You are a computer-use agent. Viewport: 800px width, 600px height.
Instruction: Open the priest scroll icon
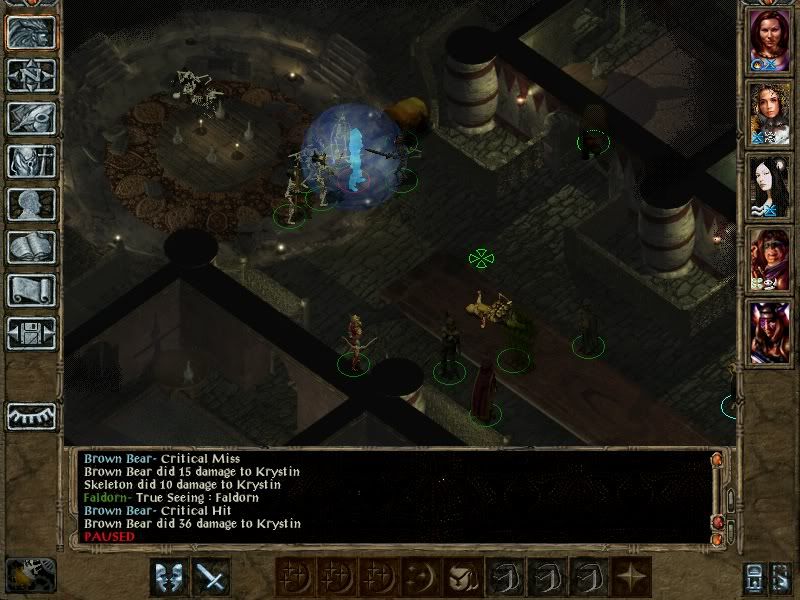pyautogui.click(x=30, y=290)
